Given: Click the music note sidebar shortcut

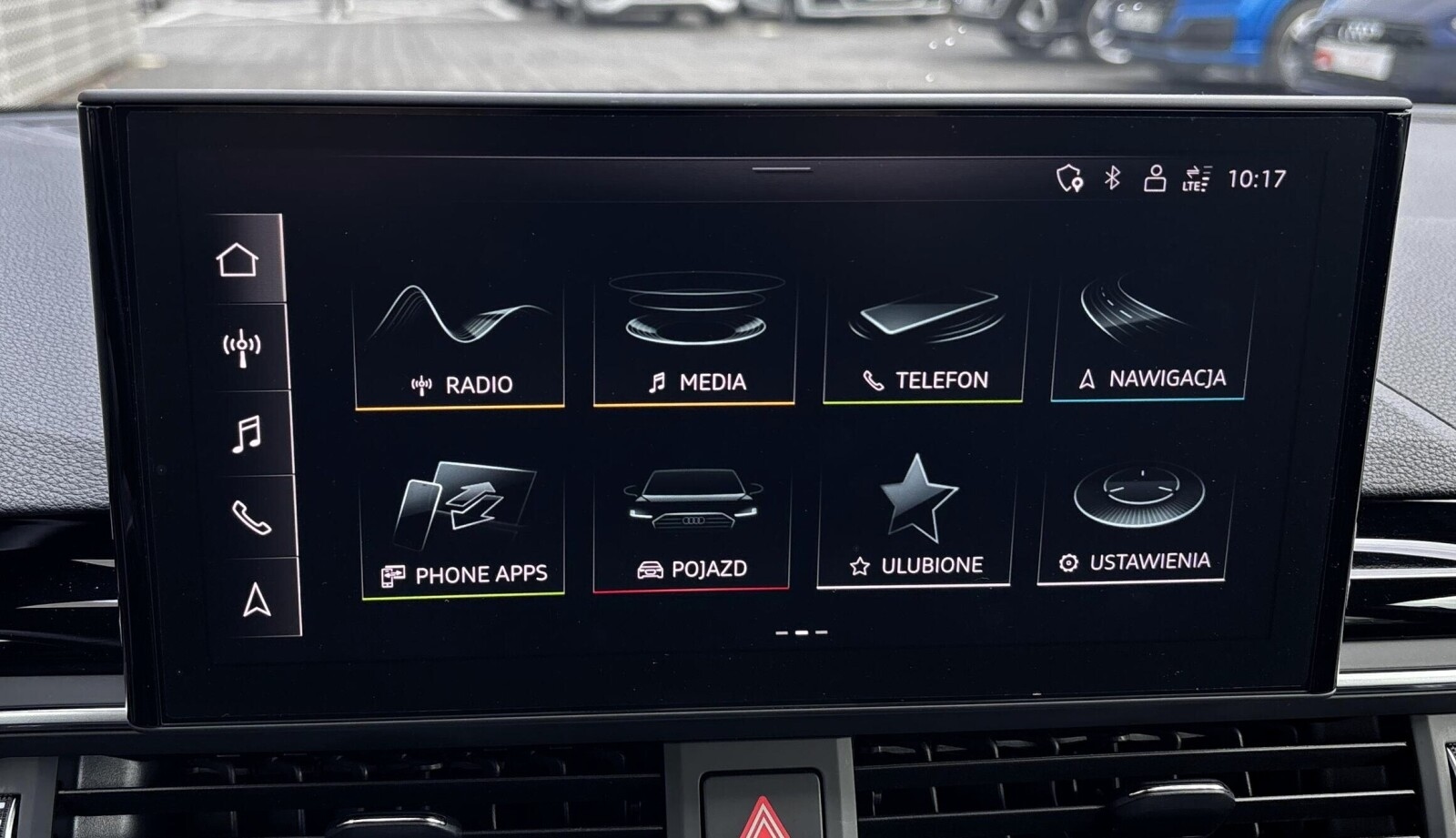Looking at the screenshot, I should [247, 434].
